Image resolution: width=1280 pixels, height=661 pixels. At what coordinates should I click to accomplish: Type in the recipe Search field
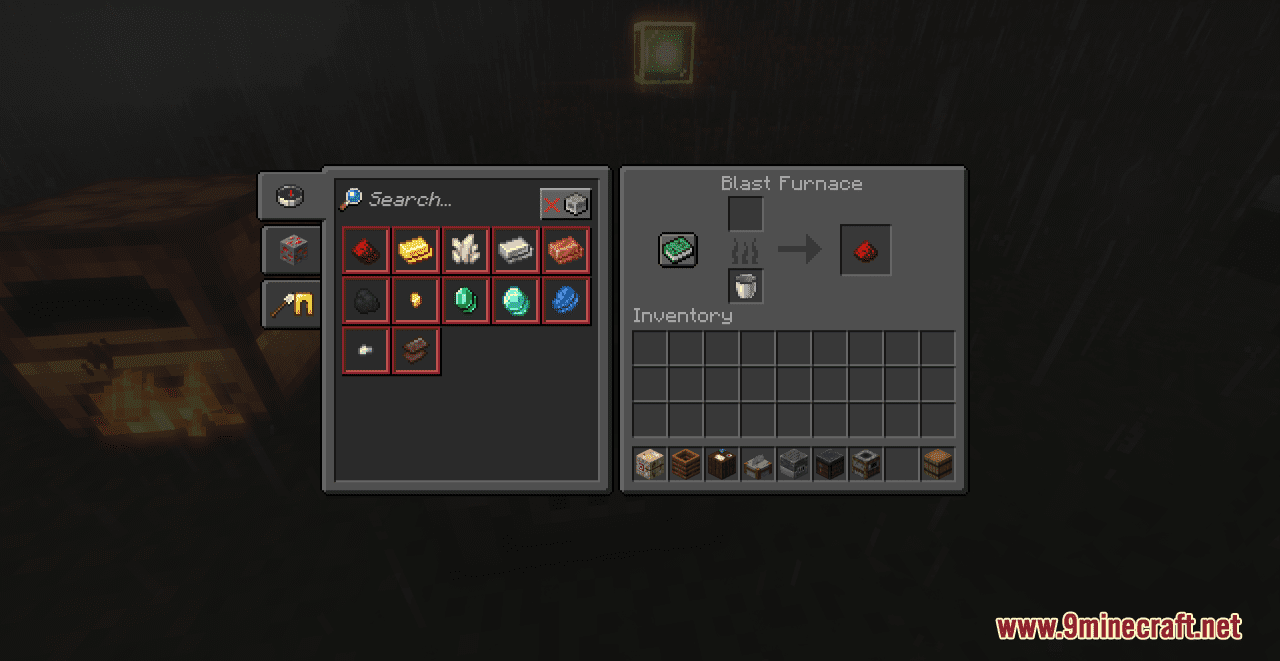[440, 200]
